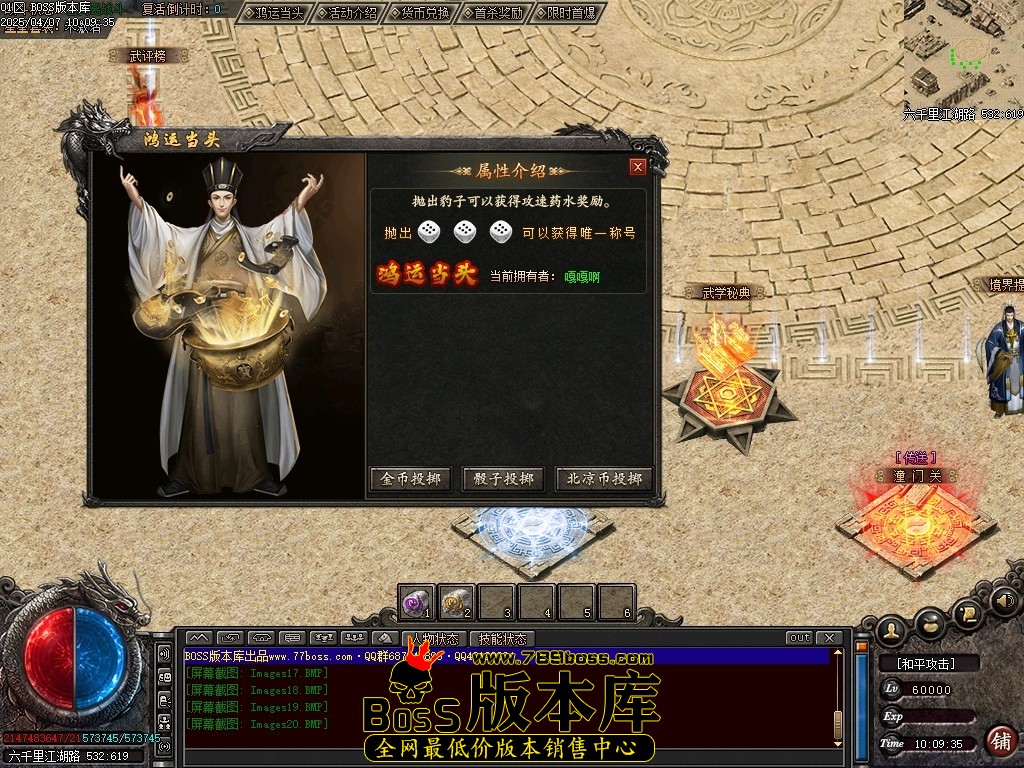The image size is (1024, 768).
Task: Show the 首杀奖励 first-kill rewards
Action: [x=494, y=13]
